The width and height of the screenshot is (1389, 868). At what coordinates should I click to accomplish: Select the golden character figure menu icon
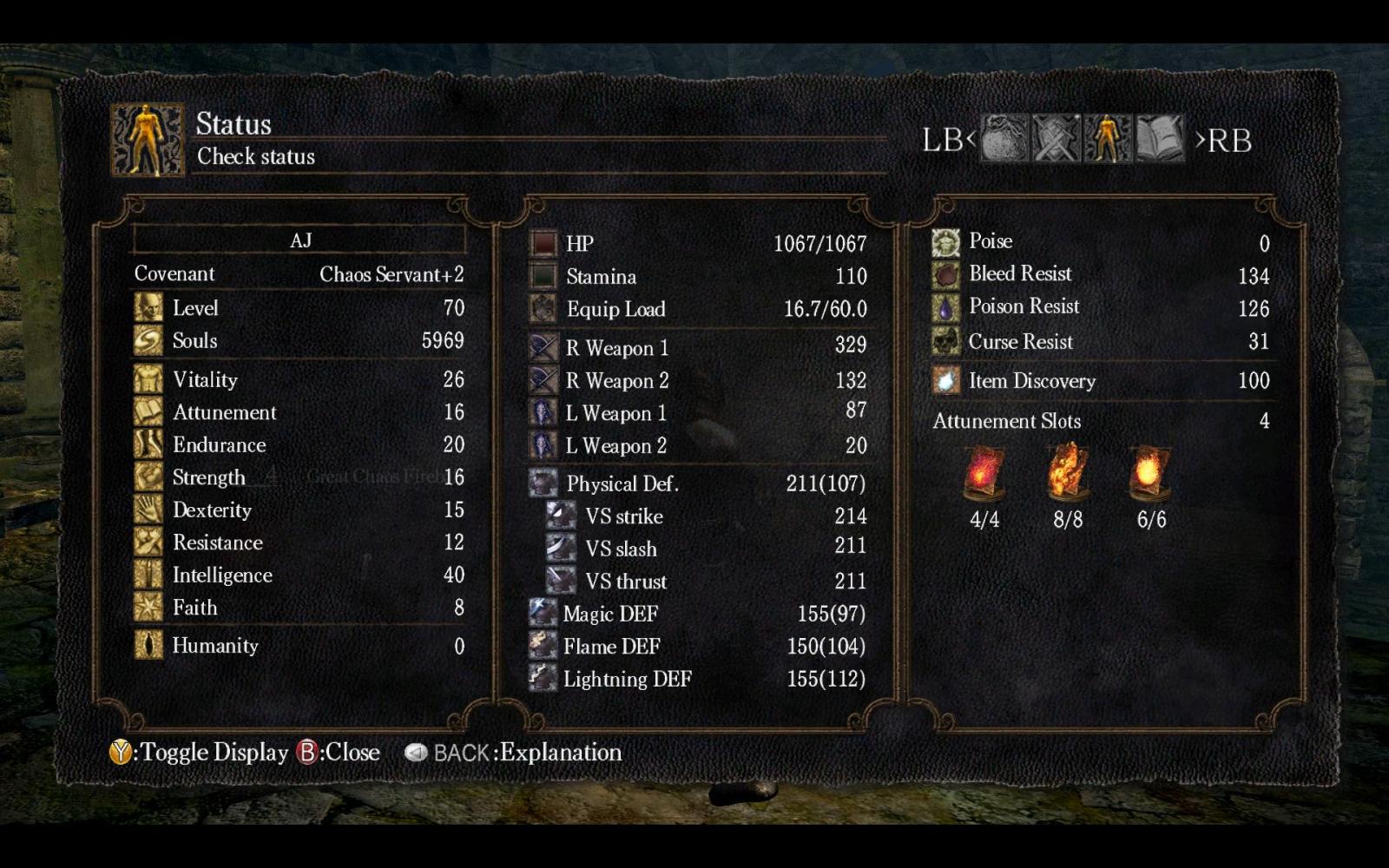point(1106,141)
